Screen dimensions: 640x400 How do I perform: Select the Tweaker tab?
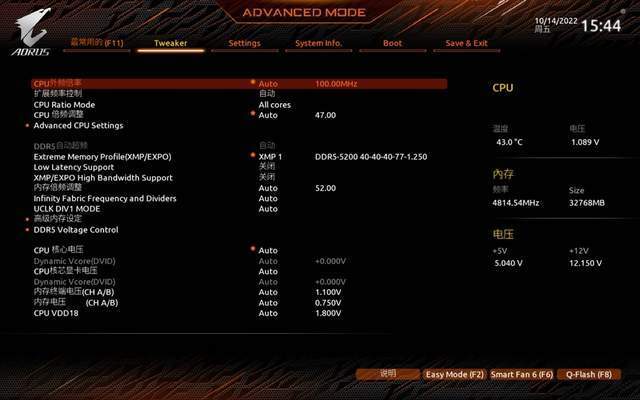[170, 44]
